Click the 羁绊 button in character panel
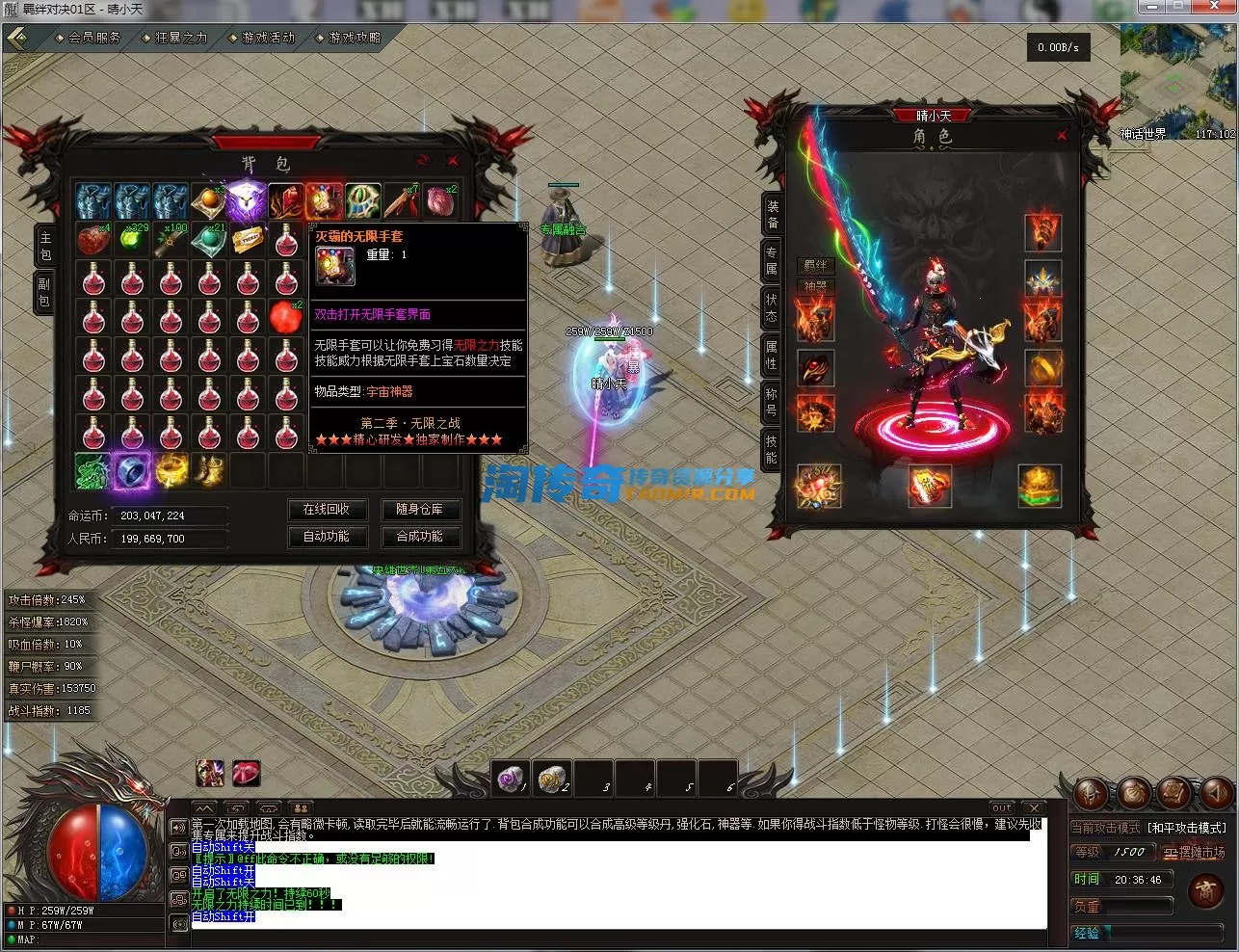1239x952 pixels. click(x=815, y=265)
